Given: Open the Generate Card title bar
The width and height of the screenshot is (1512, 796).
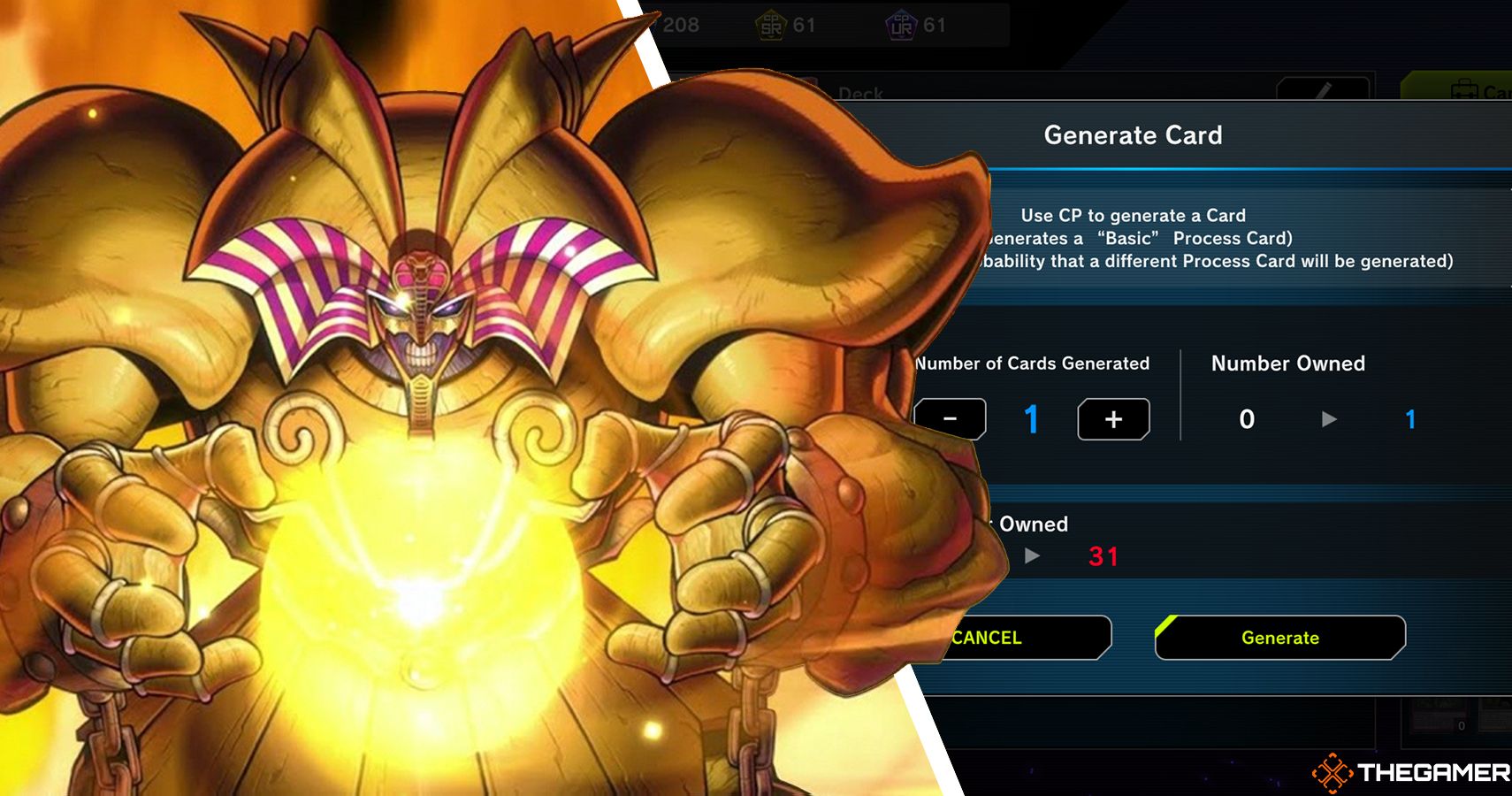Looking at the screenshot, I should (1134, 135).
